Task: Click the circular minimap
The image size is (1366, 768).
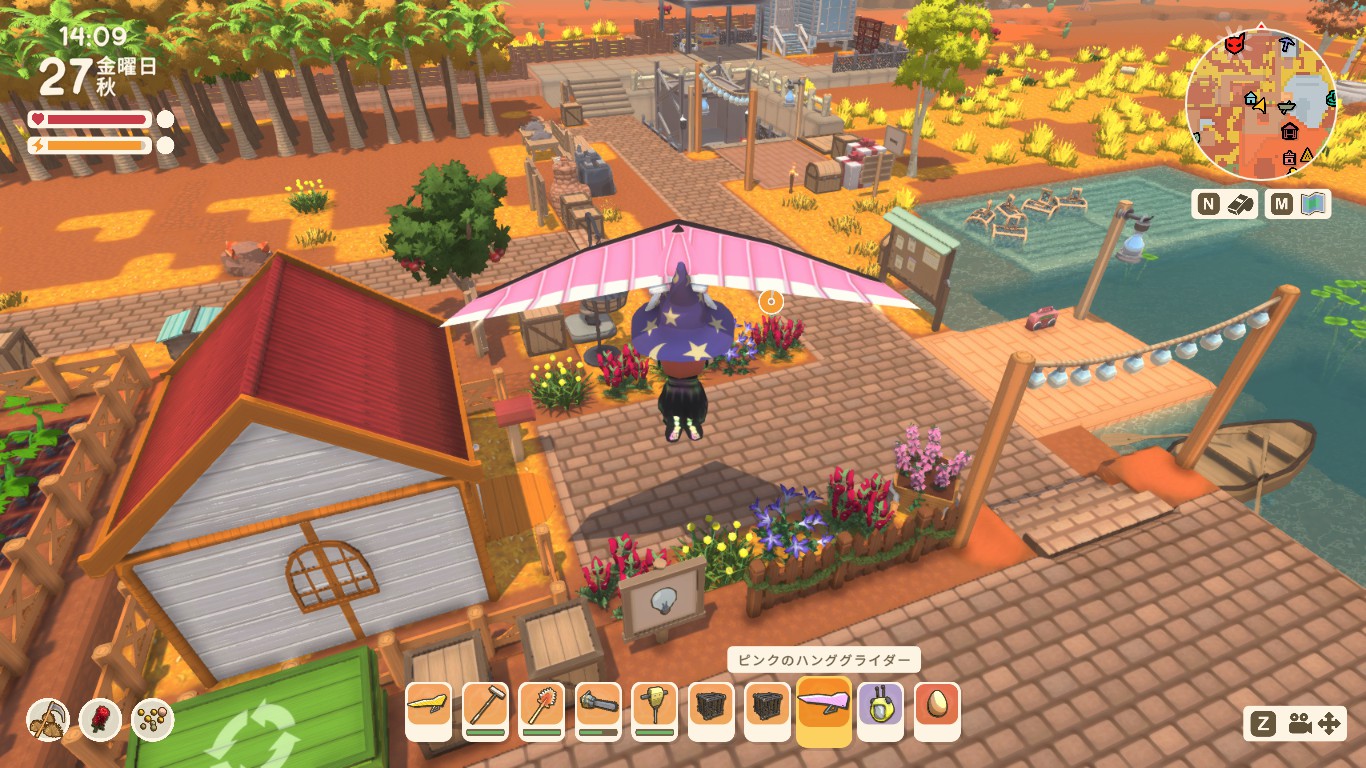Action: coord(1261,105)
